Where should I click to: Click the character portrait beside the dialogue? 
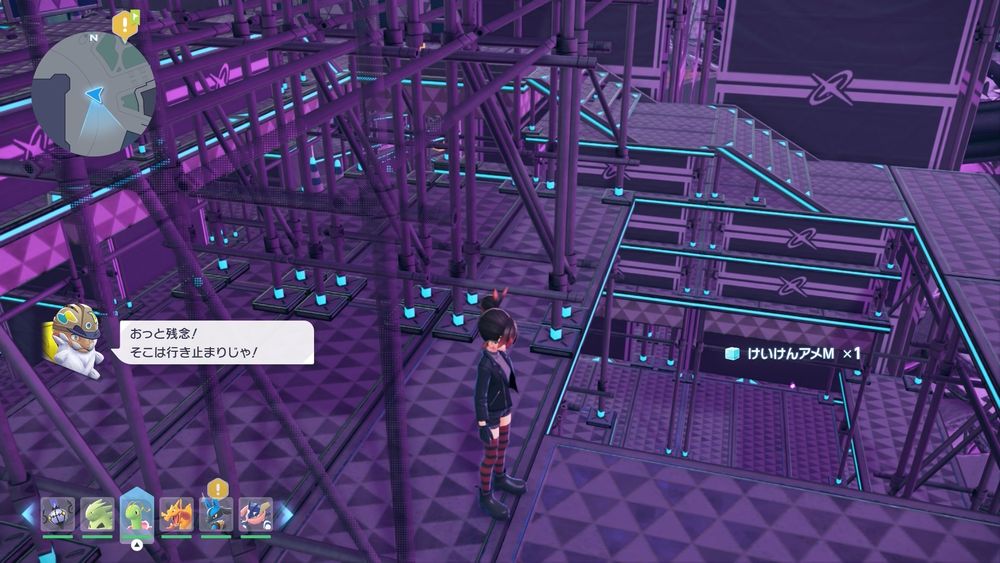[x=74, y=340]
